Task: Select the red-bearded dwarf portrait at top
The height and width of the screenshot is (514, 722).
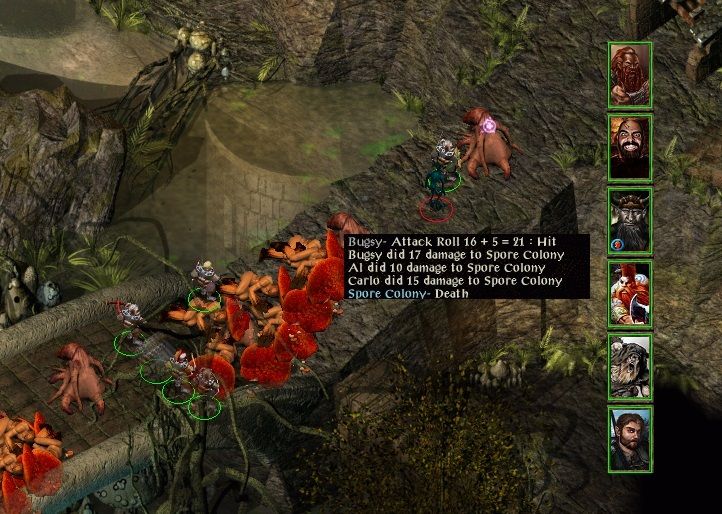Action: tap(630, 73)
